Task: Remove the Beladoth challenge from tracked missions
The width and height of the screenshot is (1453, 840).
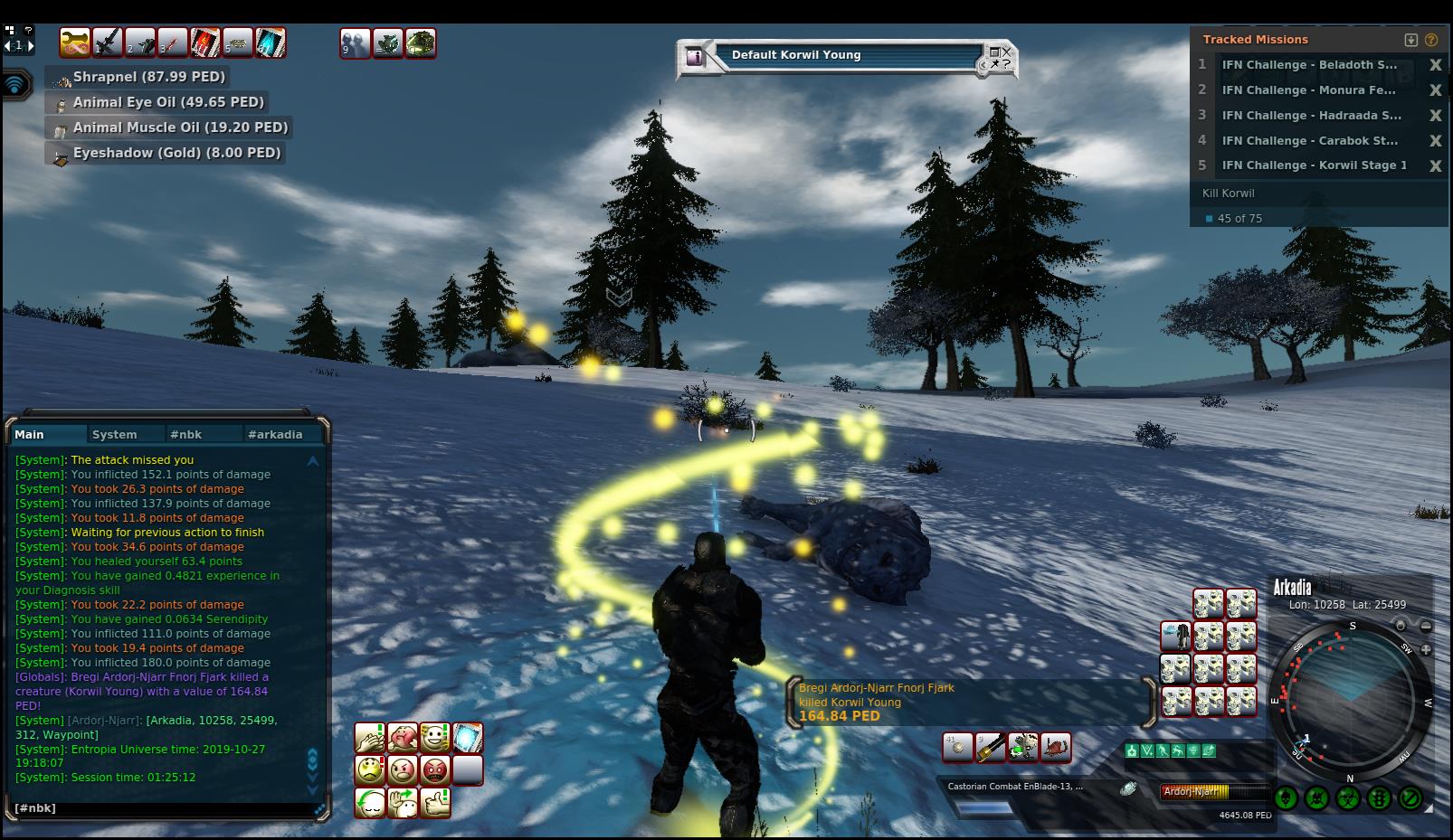Action: point(1435,65)
